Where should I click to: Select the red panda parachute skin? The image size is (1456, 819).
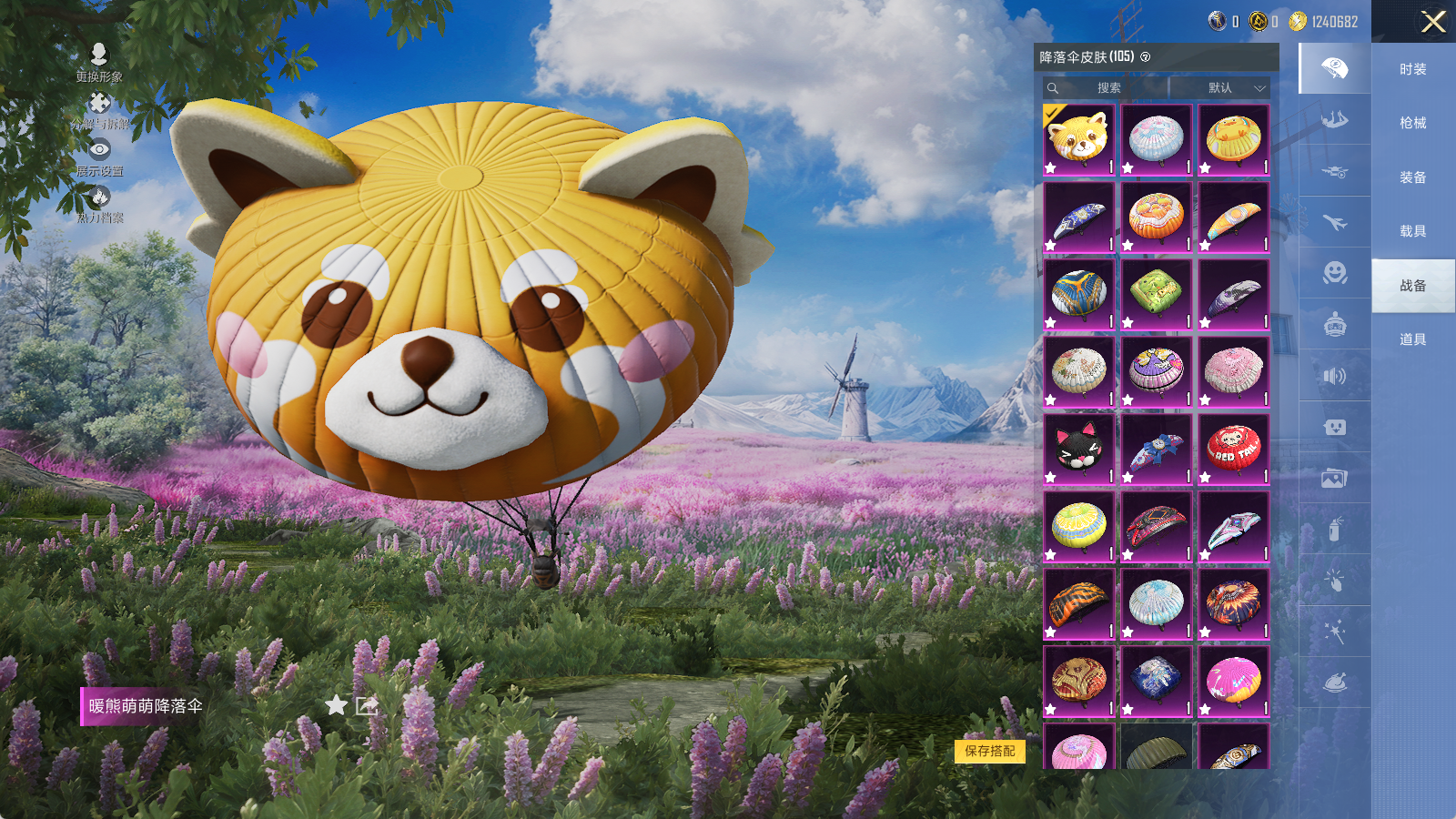pos(1078,139)
